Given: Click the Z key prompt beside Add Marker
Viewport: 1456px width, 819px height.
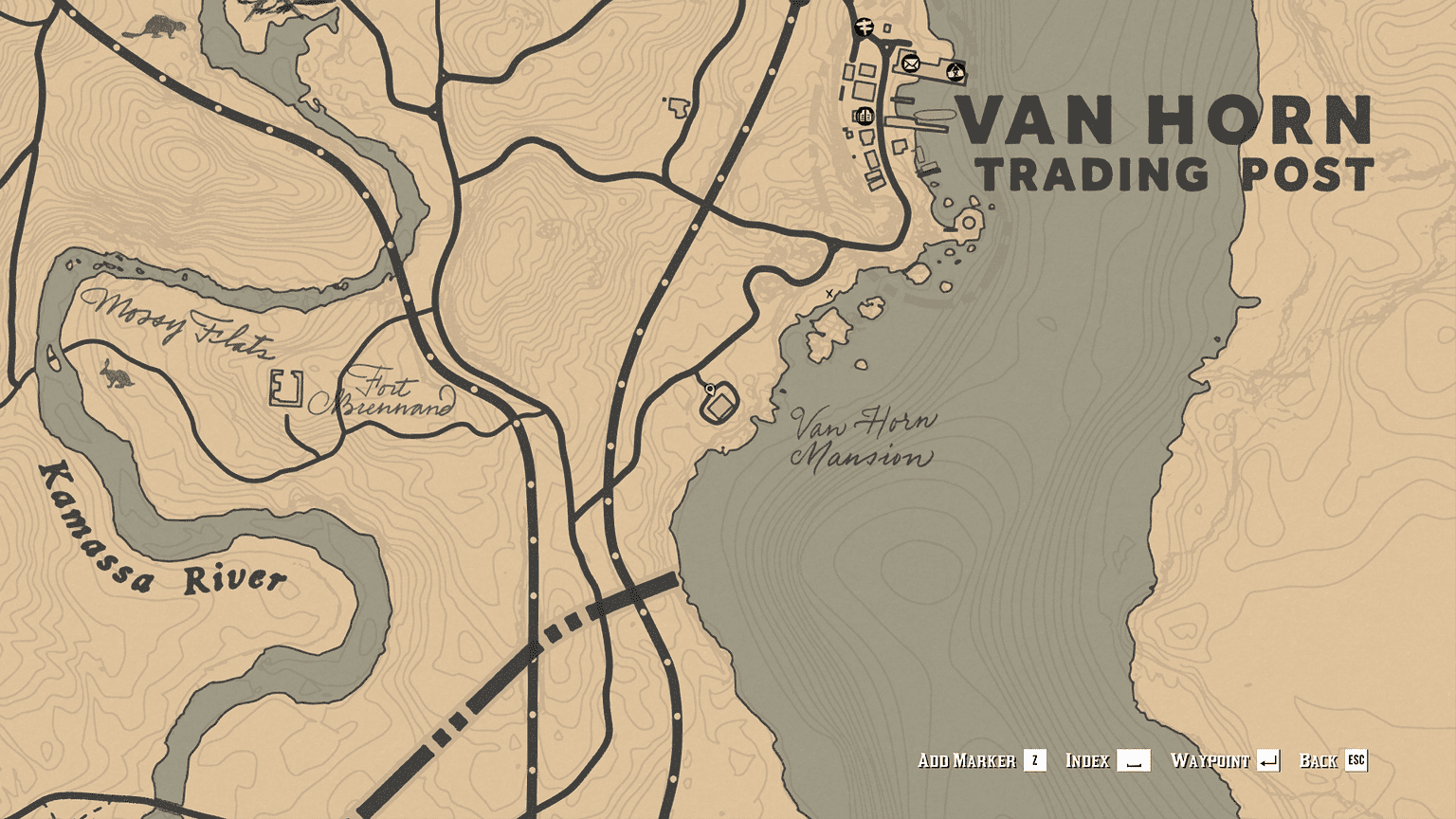Looking at the screenshot, I should point(1033,760).
